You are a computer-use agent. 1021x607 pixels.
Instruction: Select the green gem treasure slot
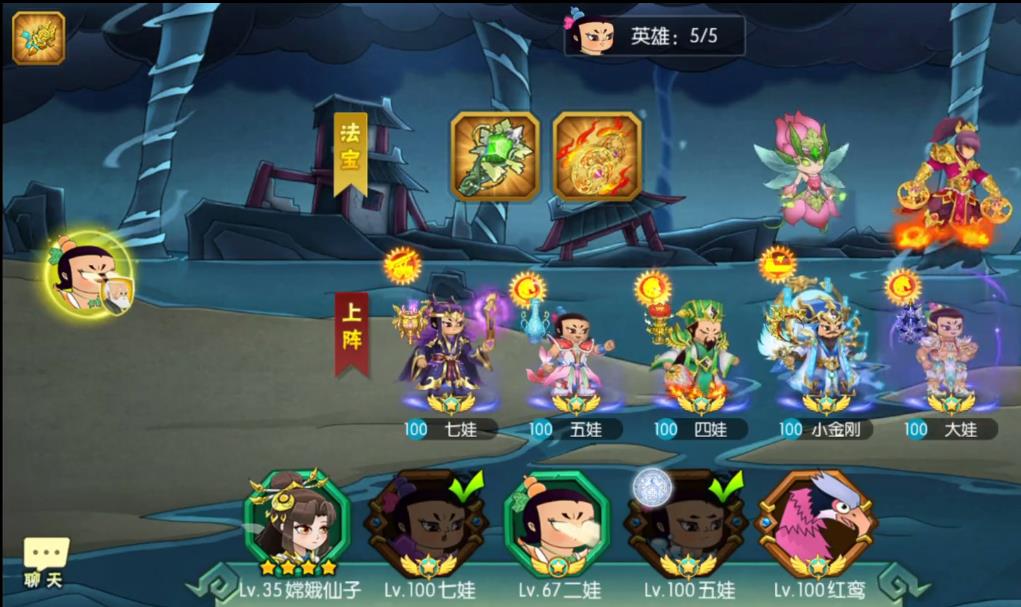click(494, 156)
